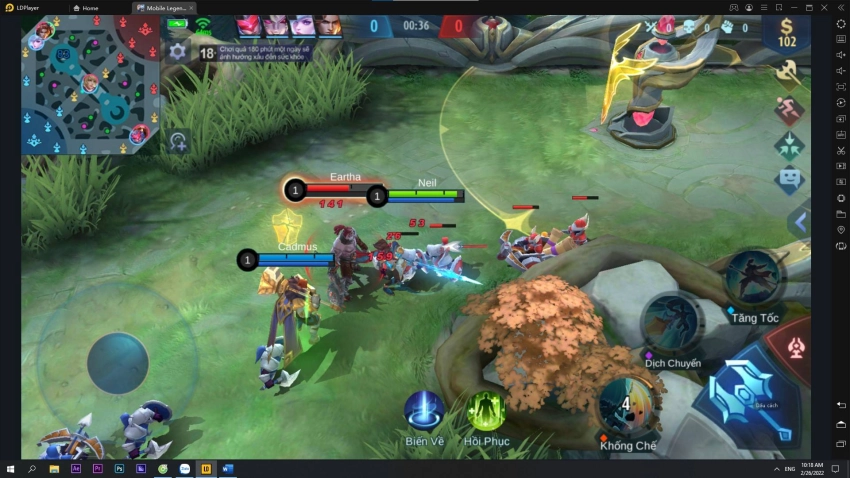Screen dimensions: 850x478
Task: Send the axe attack quick signal
Action: [789, 72]
